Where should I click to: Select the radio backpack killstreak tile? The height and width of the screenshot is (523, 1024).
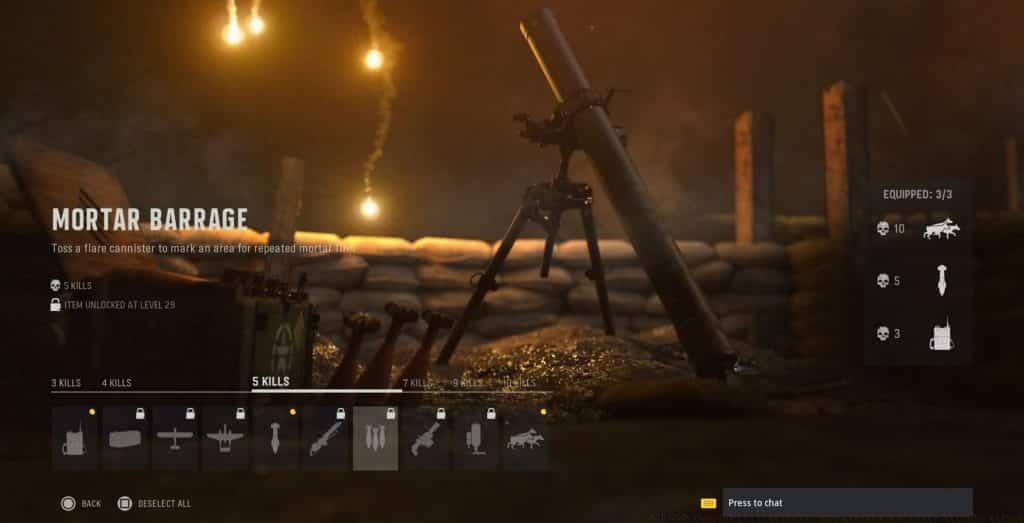click(75, 438)
